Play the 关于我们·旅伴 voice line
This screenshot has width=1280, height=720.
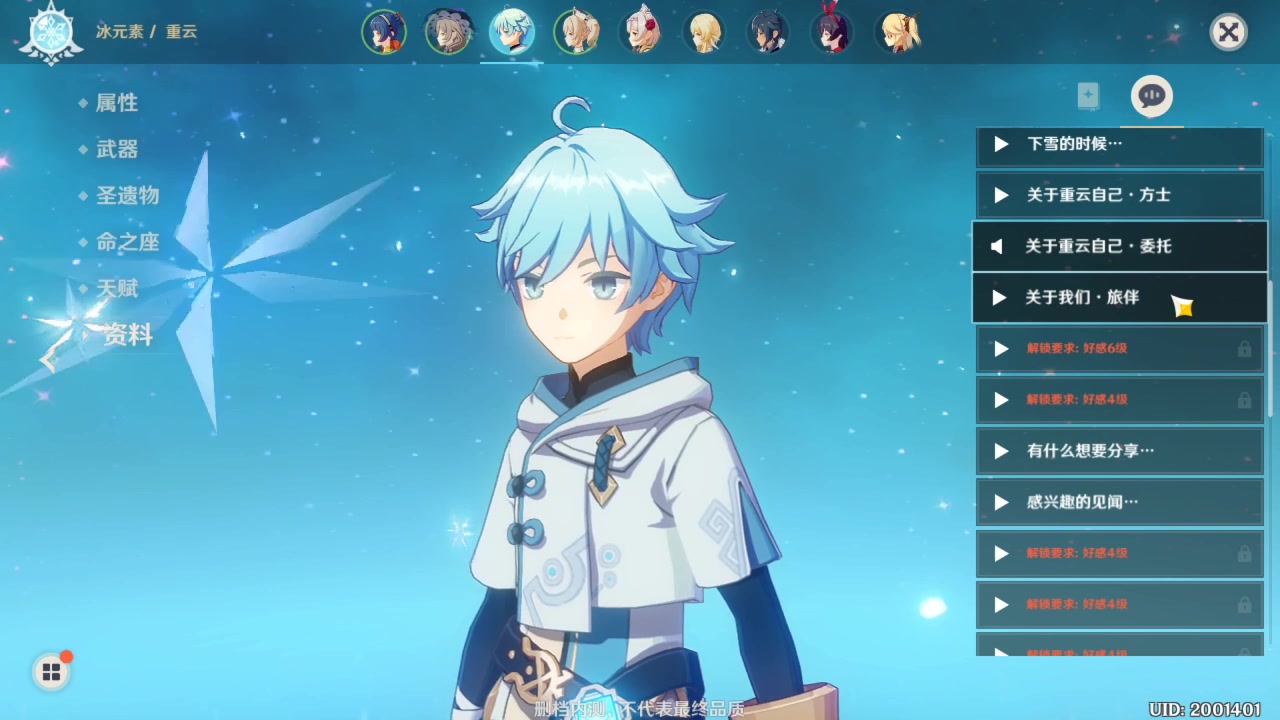tap(1119, 297)
